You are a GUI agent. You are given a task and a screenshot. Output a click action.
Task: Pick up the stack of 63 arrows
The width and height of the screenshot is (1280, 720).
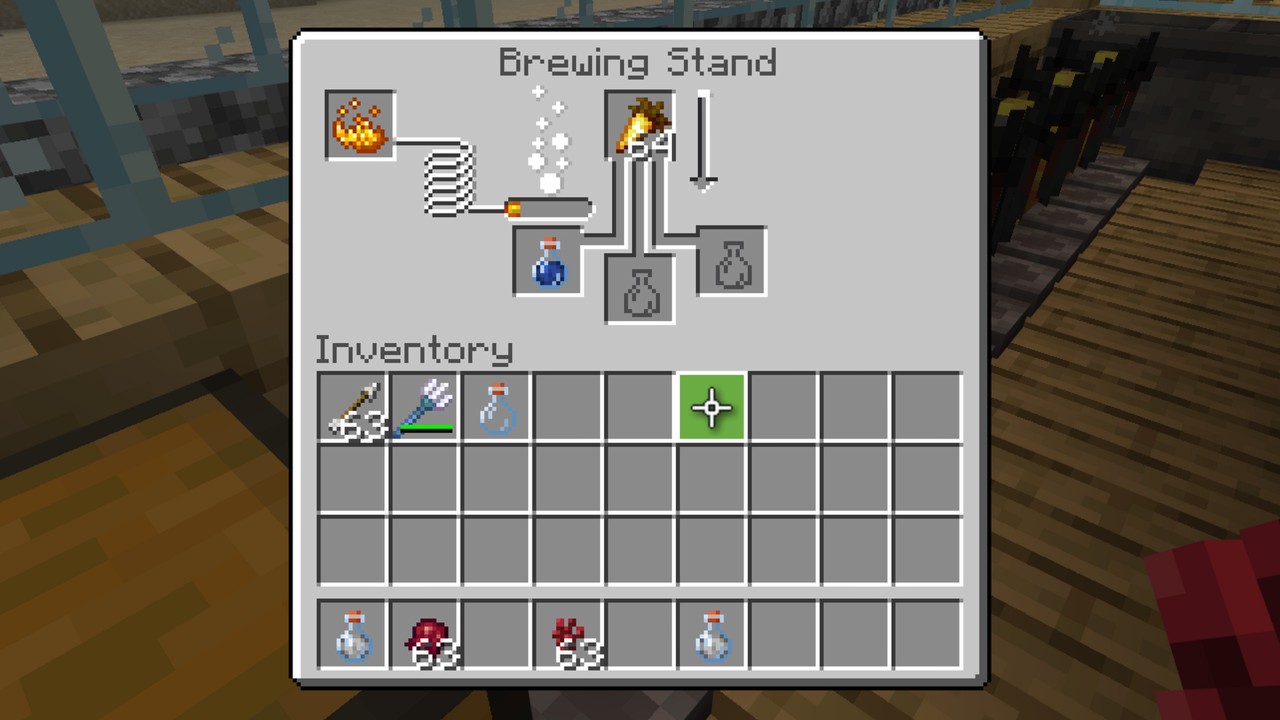pyautogui.click(x=351, y=405)
